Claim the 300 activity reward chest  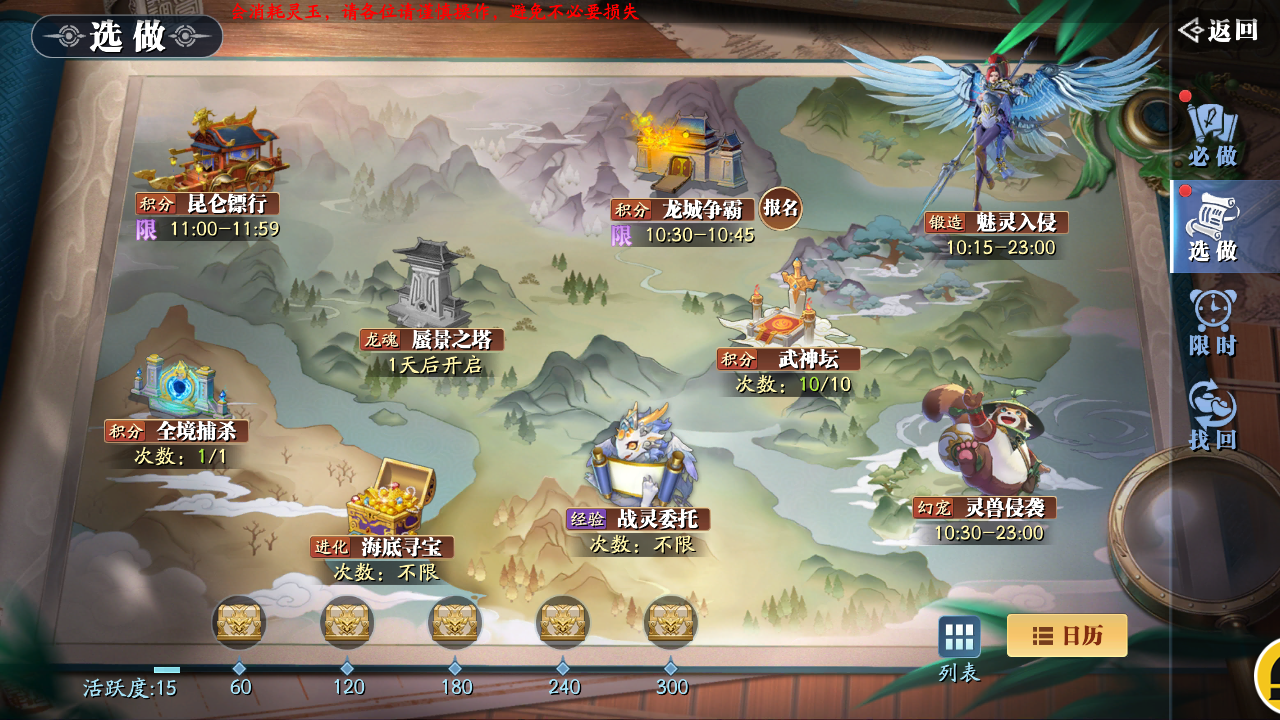671,622
